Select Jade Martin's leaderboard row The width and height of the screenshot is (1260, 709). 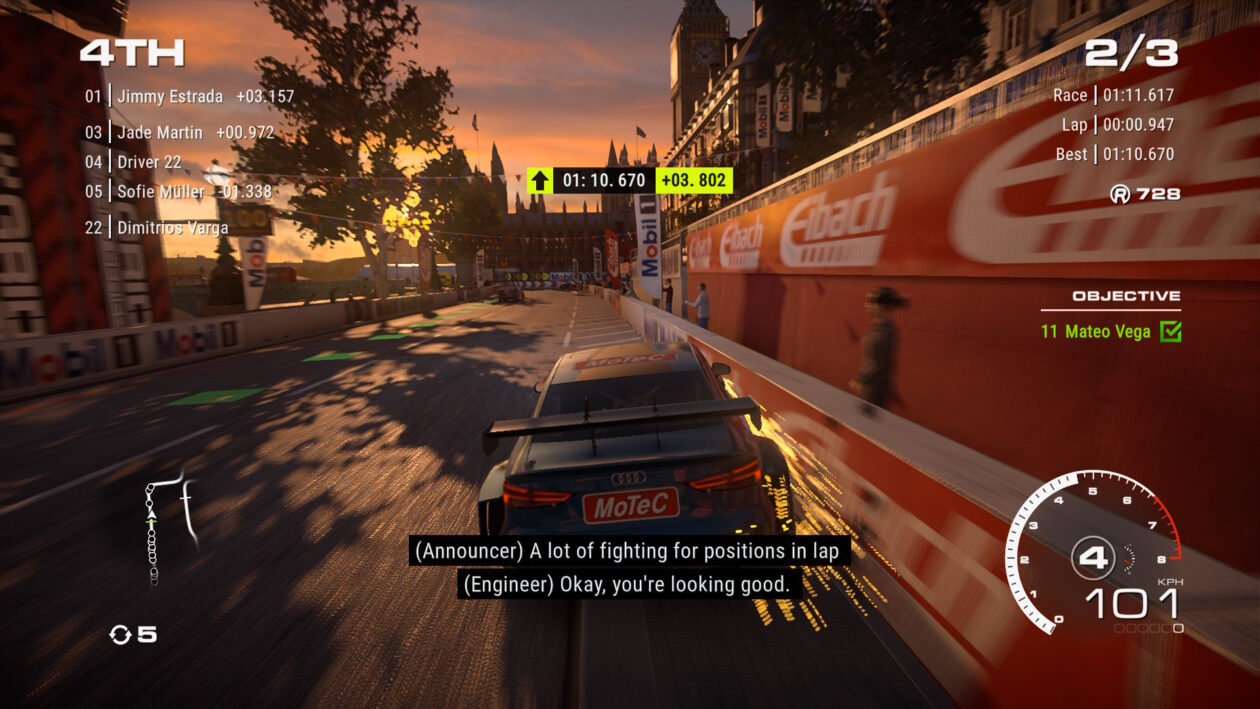160,132
